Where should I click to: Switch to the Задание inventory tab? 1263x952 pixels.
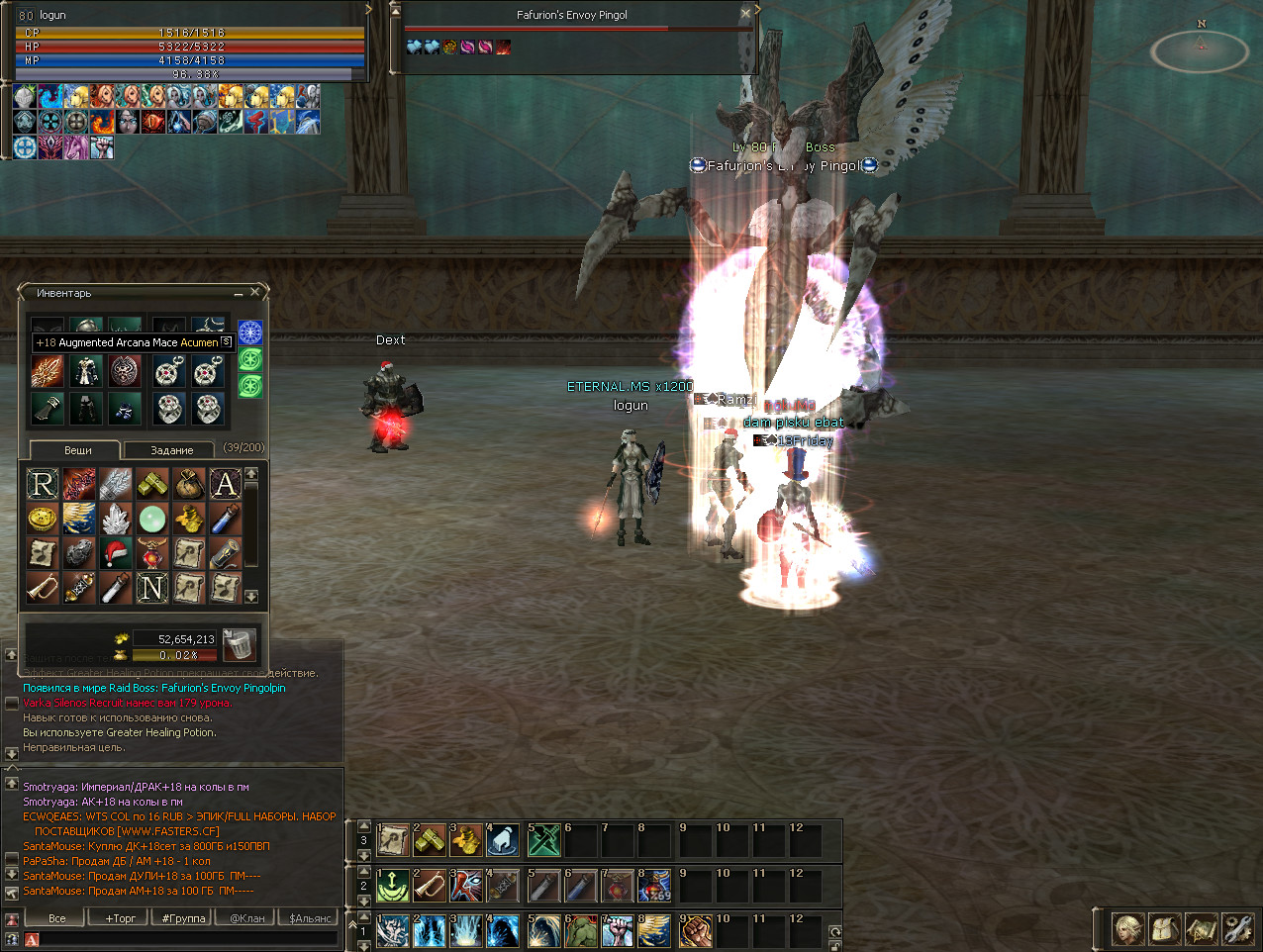coord(170,450)
